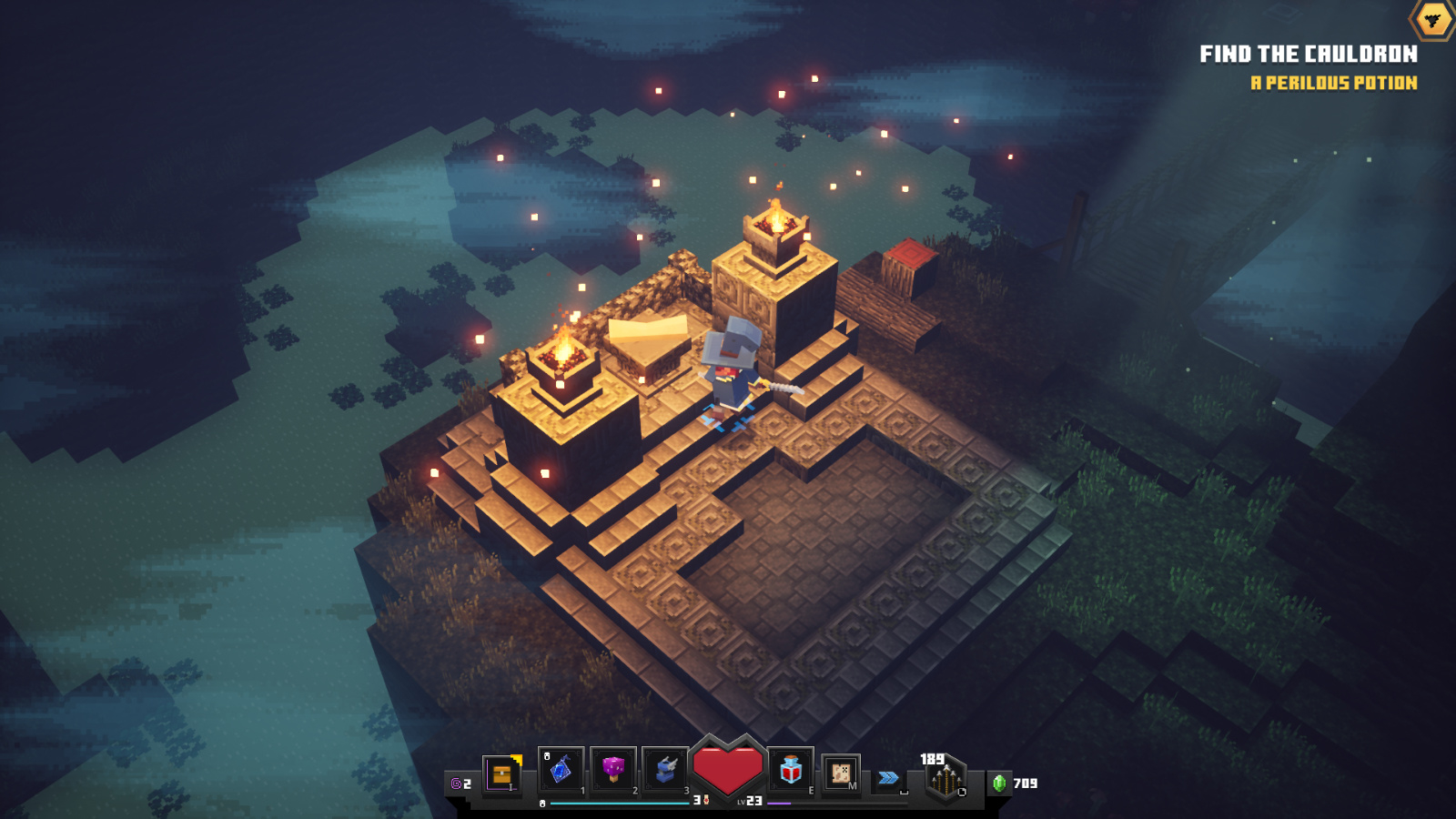Drink the health potion
This screenshot has width=1456, height=819.
tap(791, 770)
